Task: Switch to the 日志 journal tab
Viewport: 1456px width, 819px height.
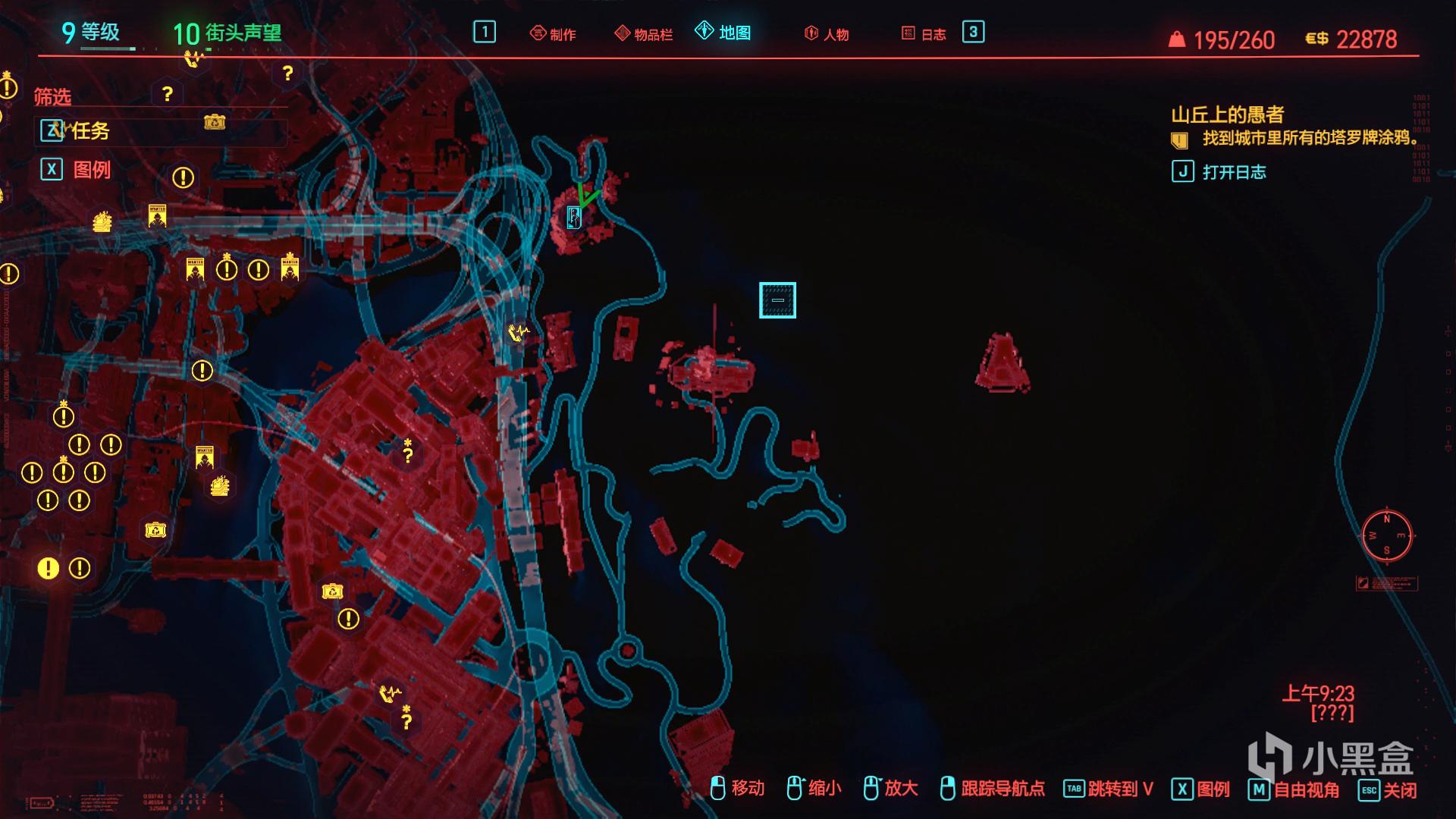Action: [924, 34]
